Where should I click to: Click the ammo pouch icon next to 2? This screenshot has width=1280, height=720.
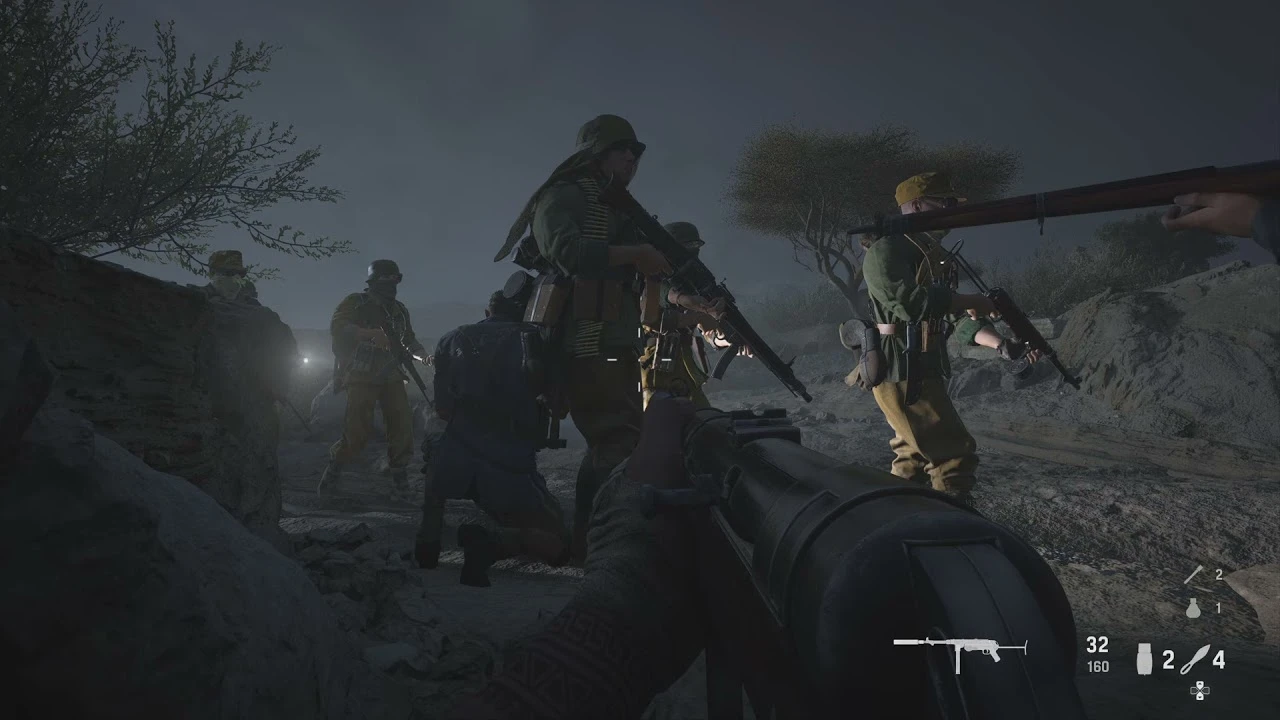click(x=1146, y=660)
